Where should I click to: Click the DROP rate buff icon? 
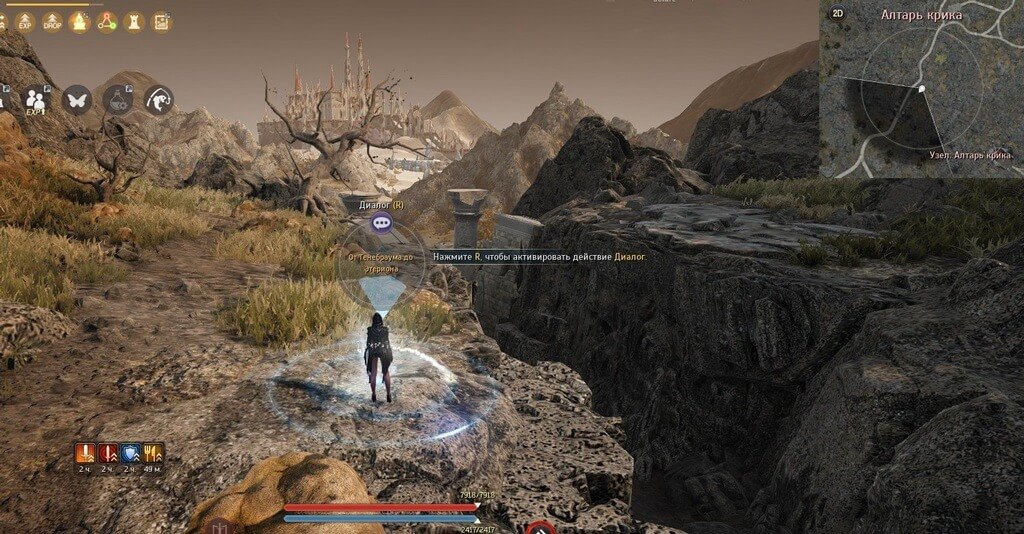point(52,22)
